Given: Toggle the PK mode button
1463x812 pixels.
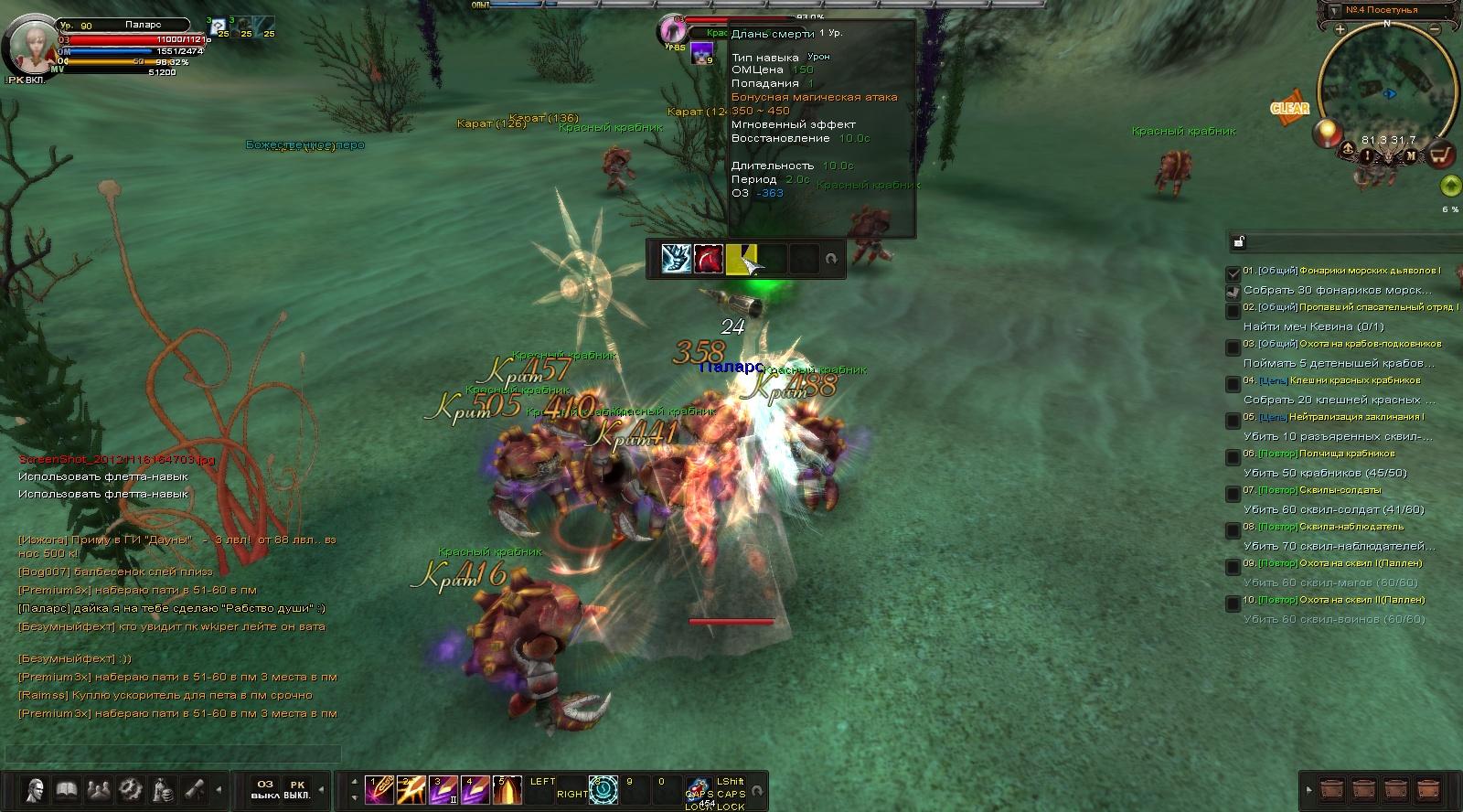Looking at the screenshot, I should click(296, 789).
